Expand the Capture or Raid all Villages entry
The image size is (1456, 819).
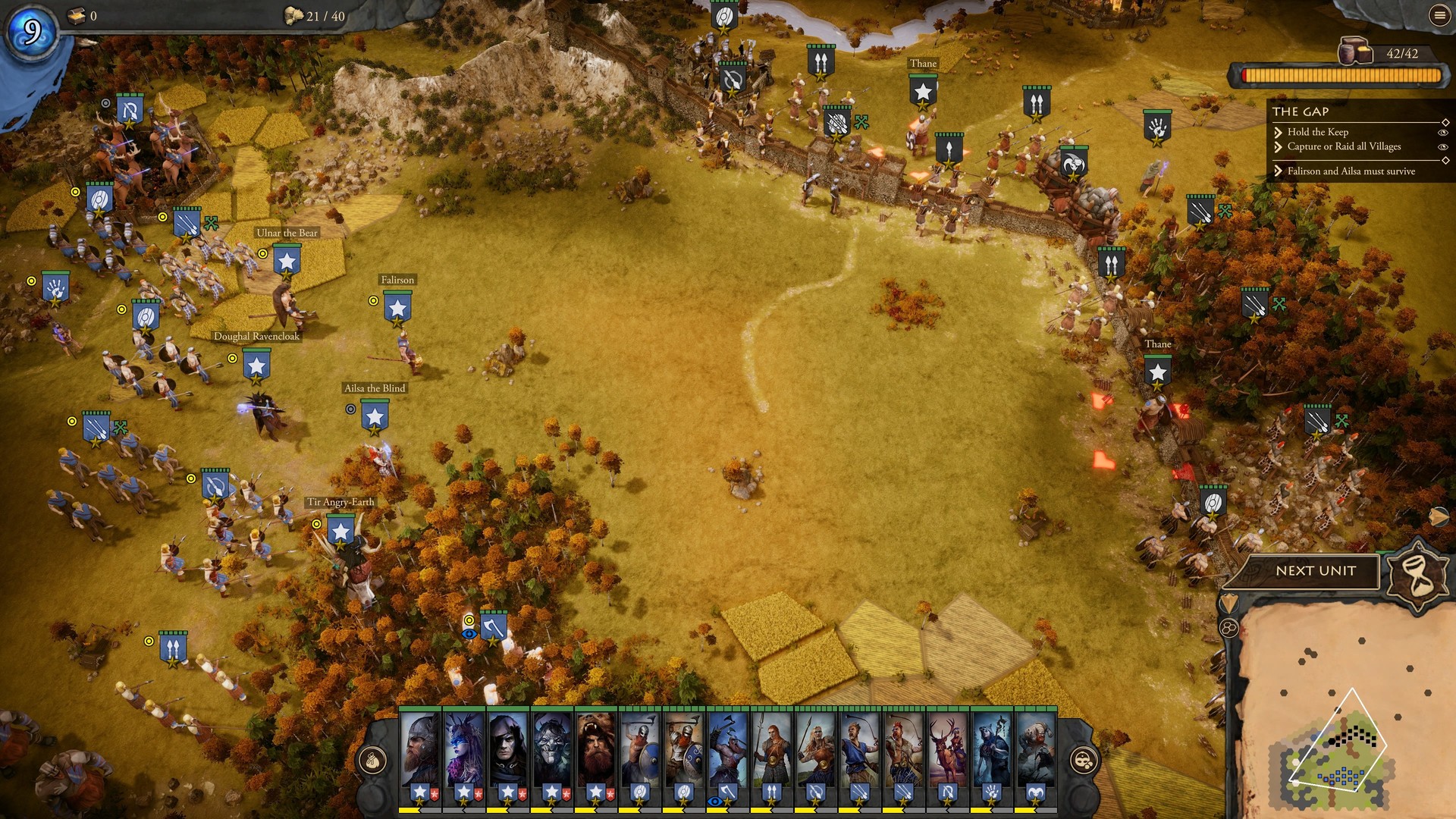[x=1279, y=147]
